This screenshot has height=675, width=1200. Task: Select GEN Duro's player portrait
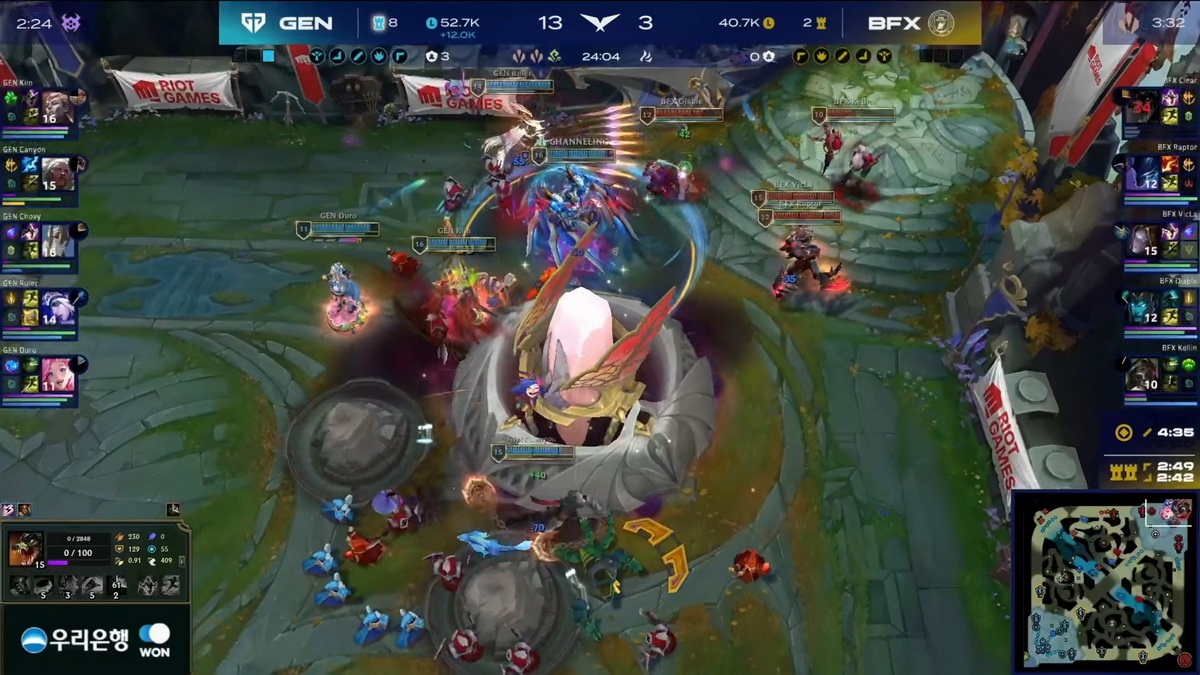(57, 374)
